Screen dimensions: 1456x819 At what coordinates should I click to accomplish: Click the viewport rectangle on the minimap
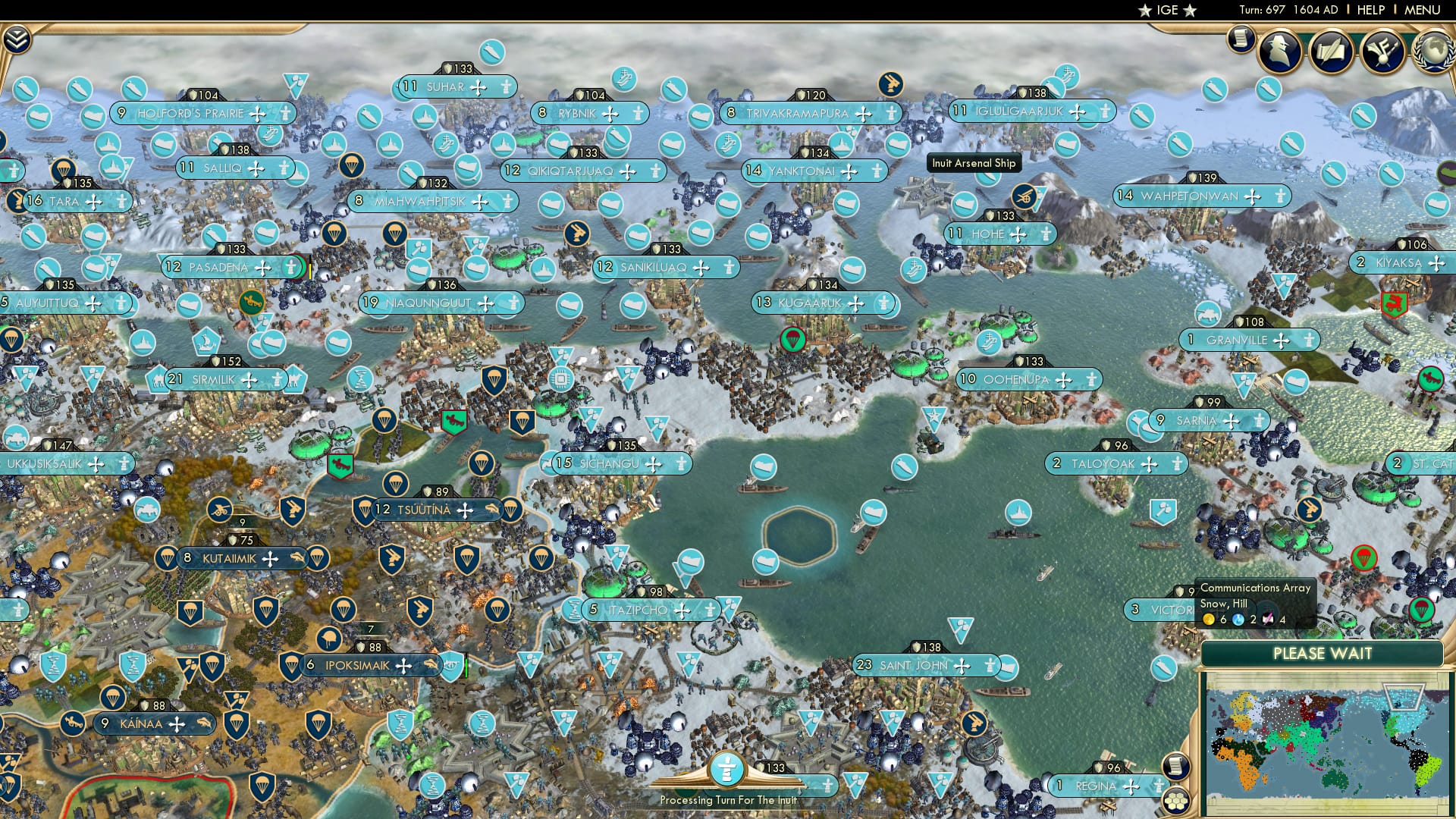(1403, 698)
